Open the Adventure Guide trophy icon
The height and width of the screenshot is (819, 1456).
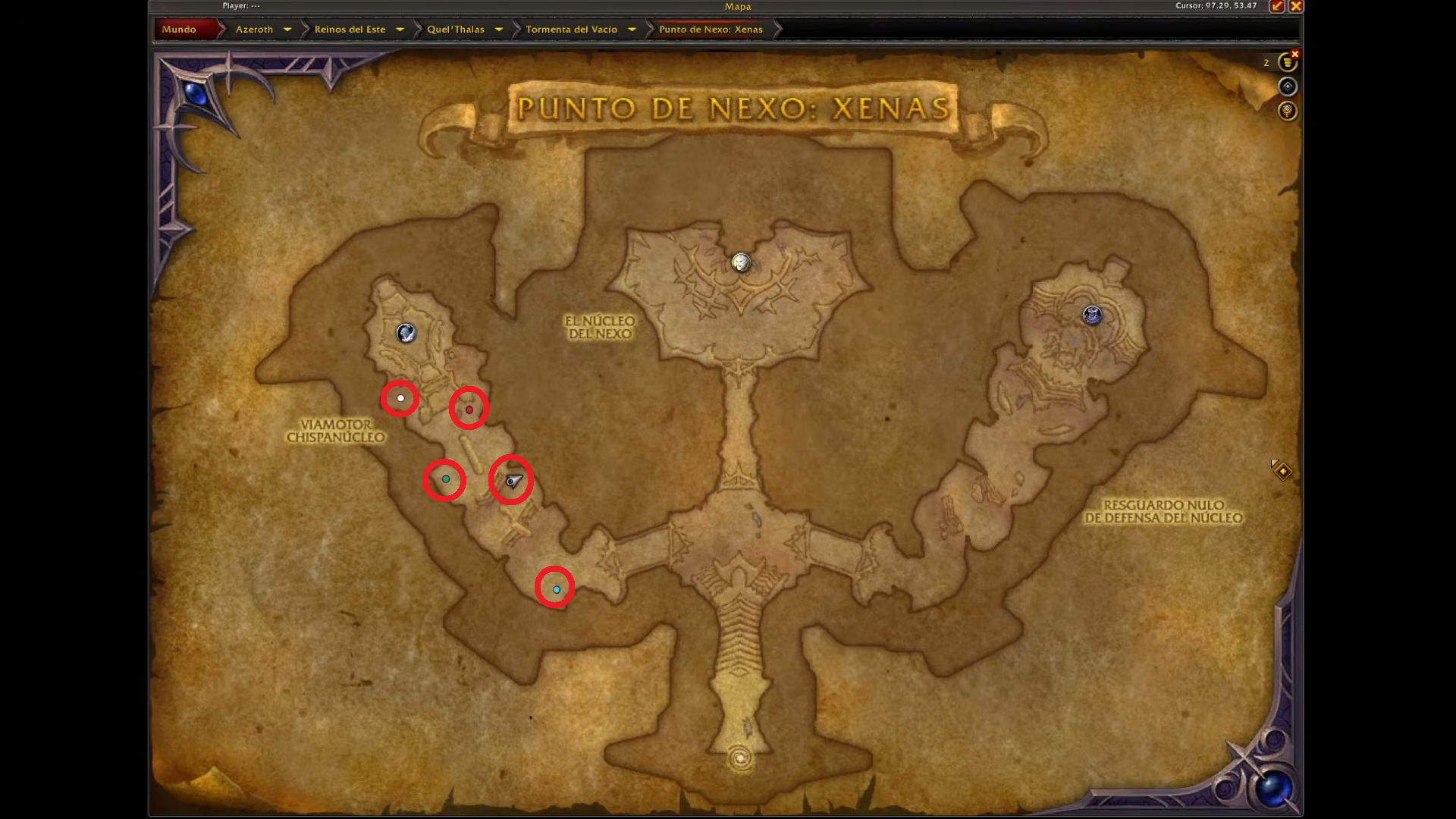coord(1288,111)
